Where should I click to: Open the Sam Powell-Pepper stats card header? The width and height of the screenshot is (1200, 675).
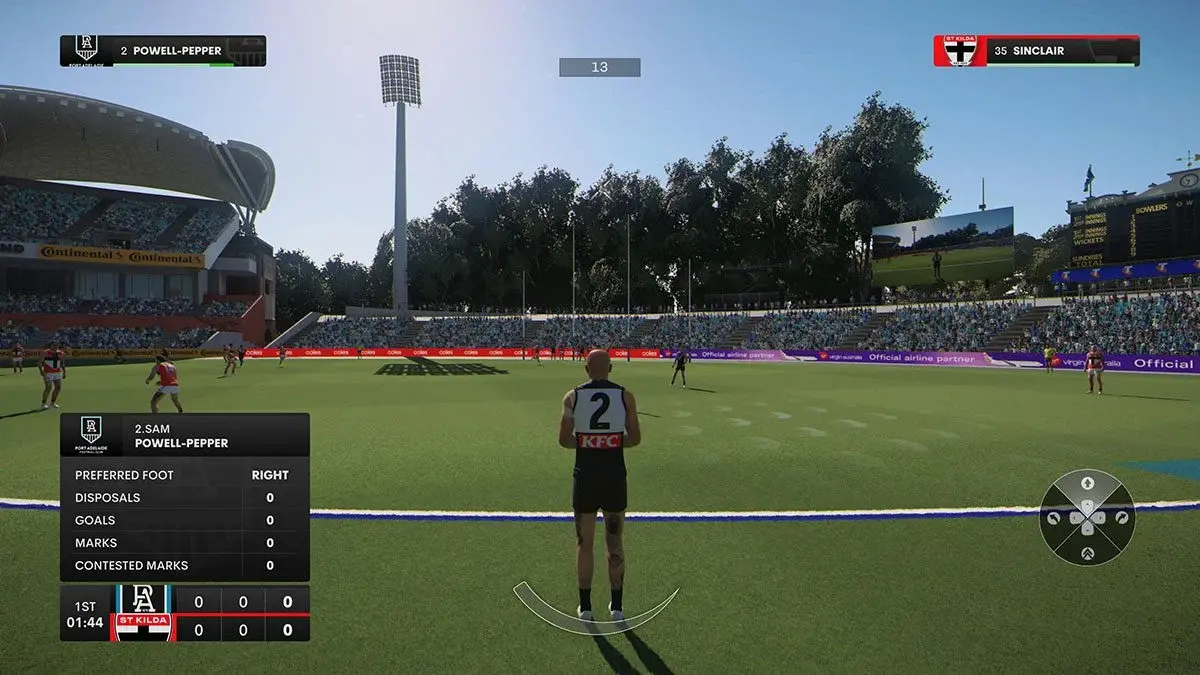[x=185, y=436]
